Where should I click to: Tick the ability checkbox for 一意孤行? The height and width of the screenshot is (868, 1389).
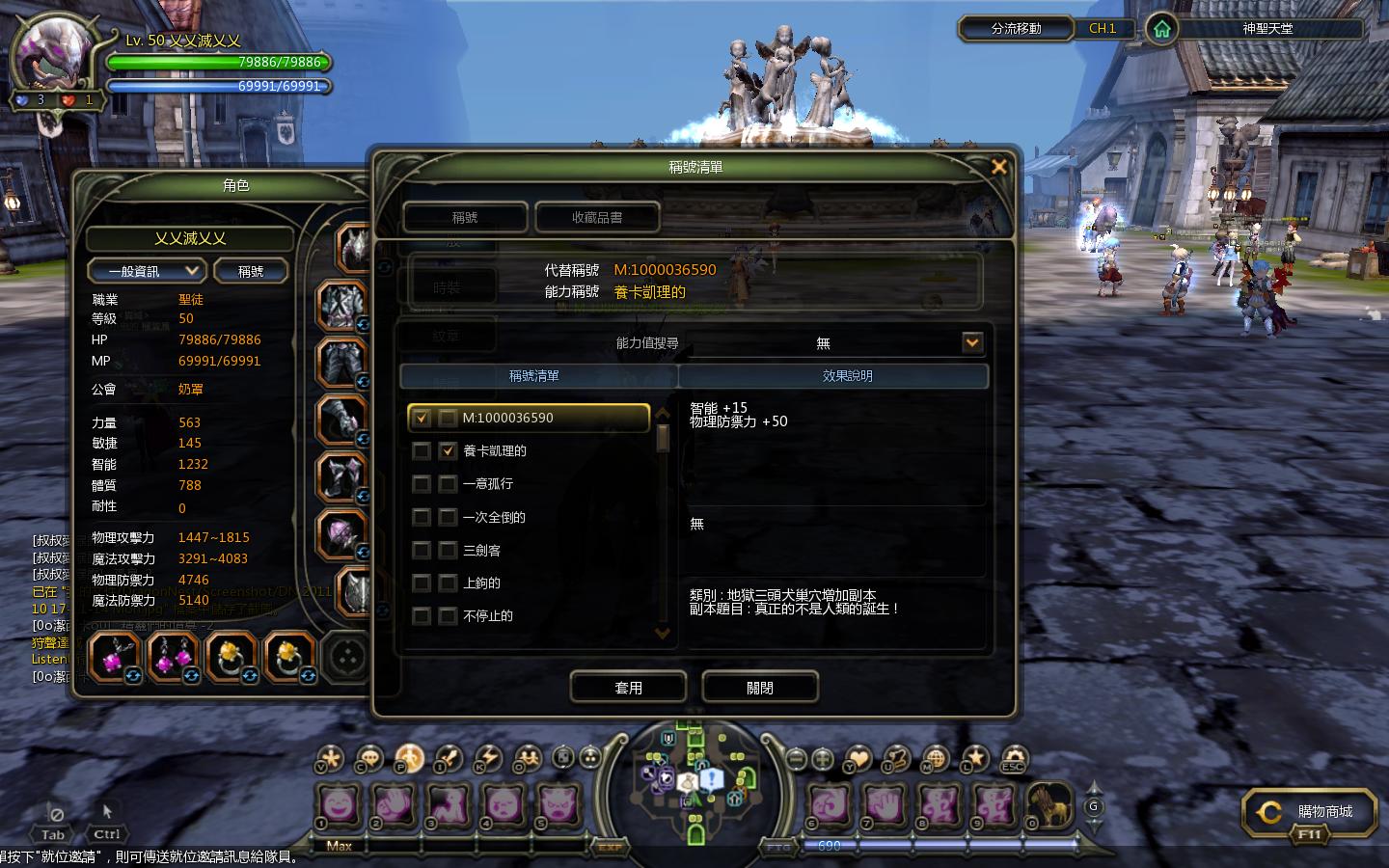(x=448, y=484)
